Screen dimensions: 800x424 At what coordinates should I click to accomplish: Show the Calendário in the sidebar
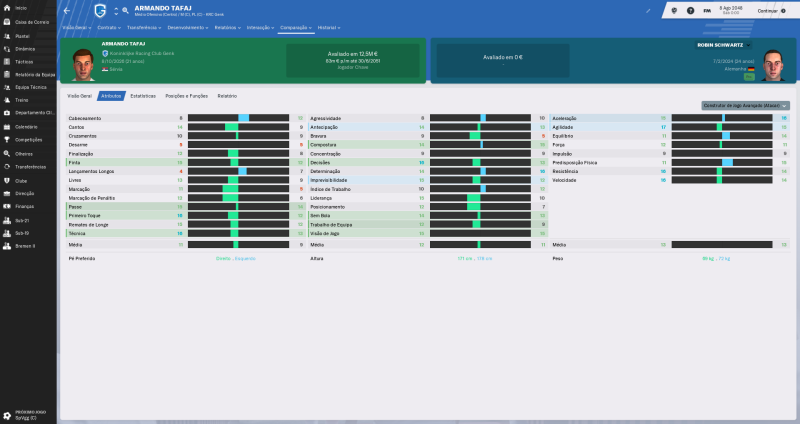pos(26,127)
